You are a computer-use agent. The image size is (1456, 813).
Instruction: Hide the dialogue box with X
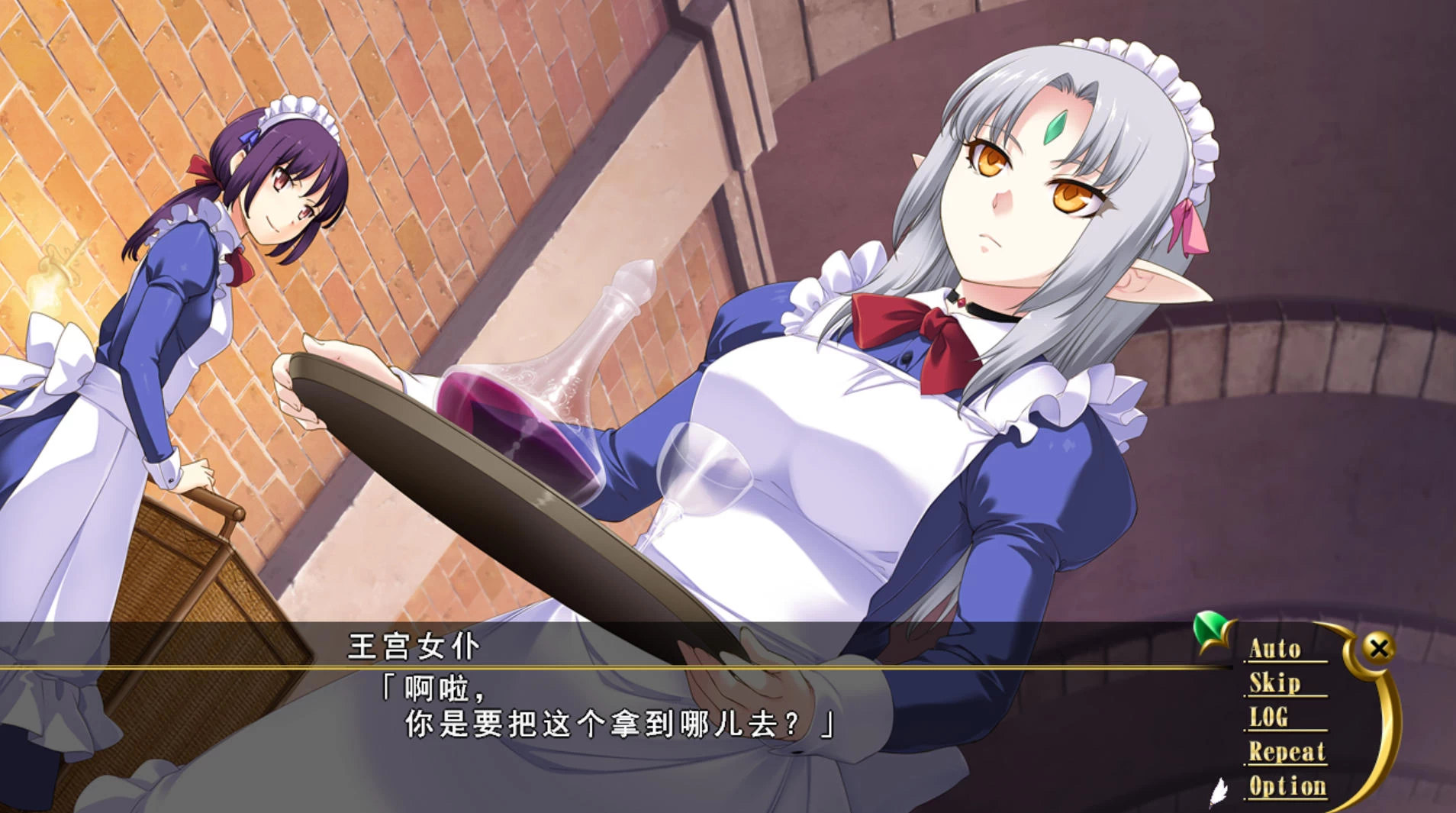(x=1379, y=648)
